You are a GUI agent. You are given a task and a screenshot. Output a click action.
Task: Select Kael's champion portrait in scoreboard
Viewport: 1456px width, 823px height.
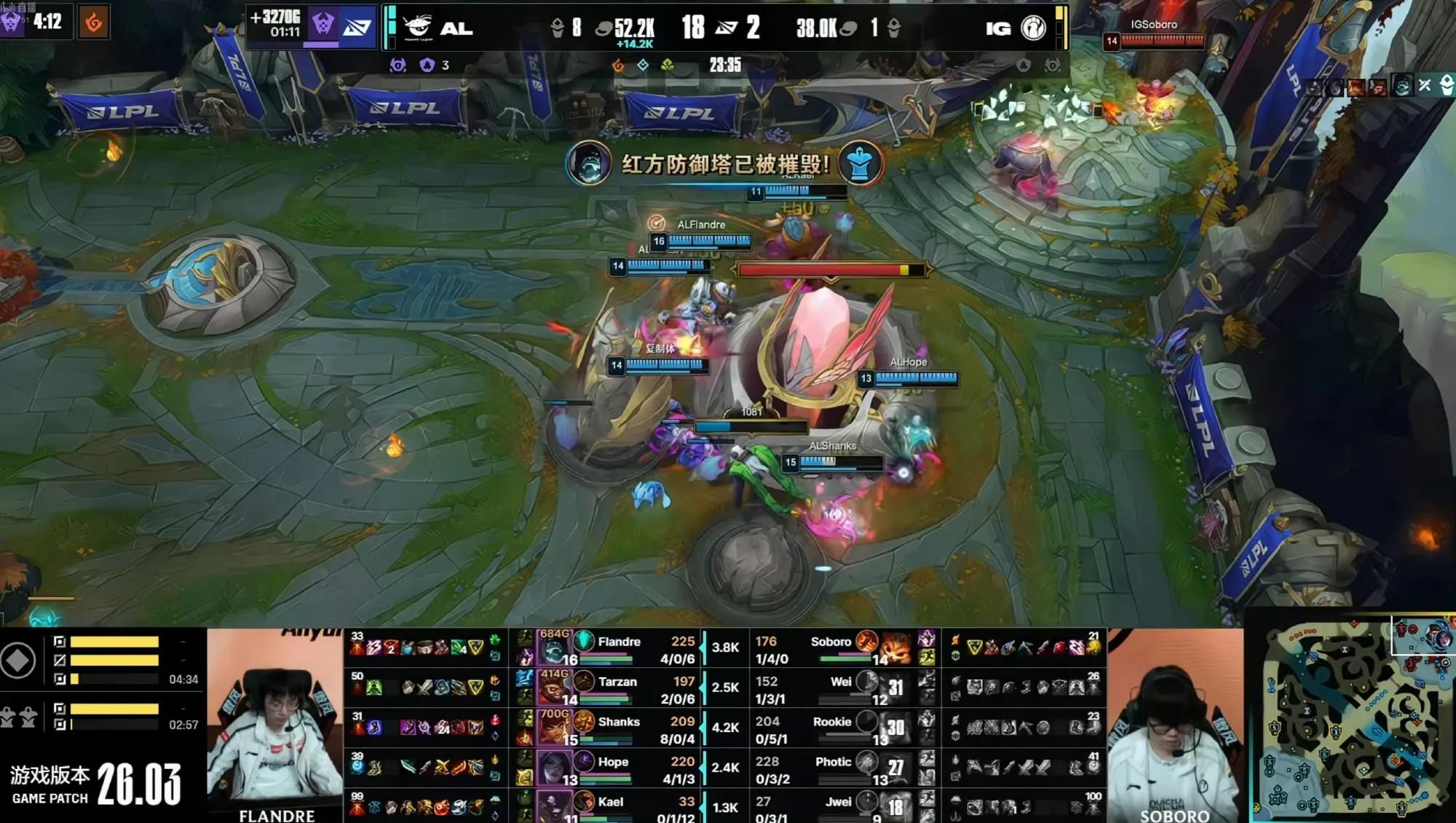(553, 806)
